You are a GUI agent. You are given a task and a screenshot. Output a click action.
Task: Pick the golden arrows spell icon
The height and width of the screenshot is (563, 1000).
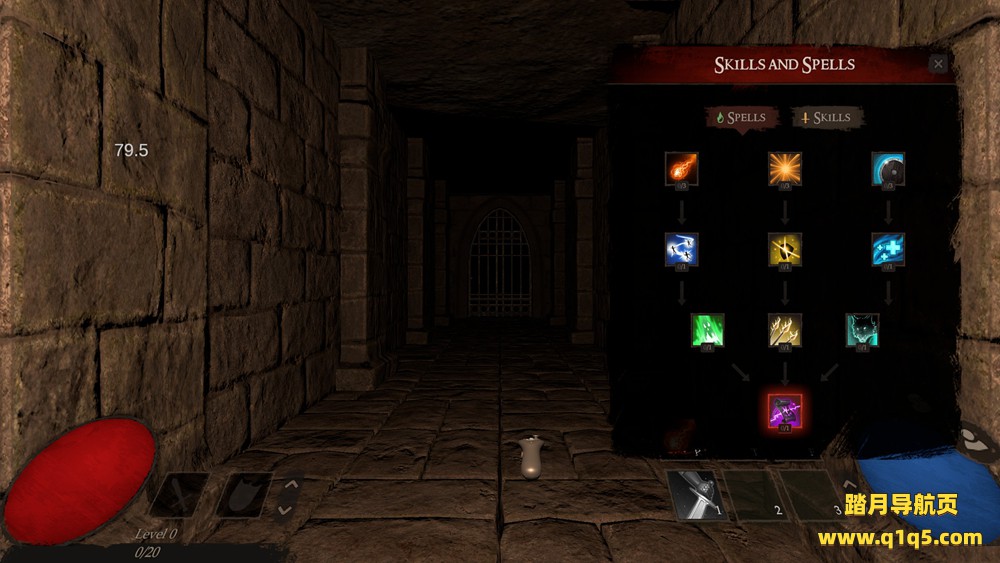[785, 330]
